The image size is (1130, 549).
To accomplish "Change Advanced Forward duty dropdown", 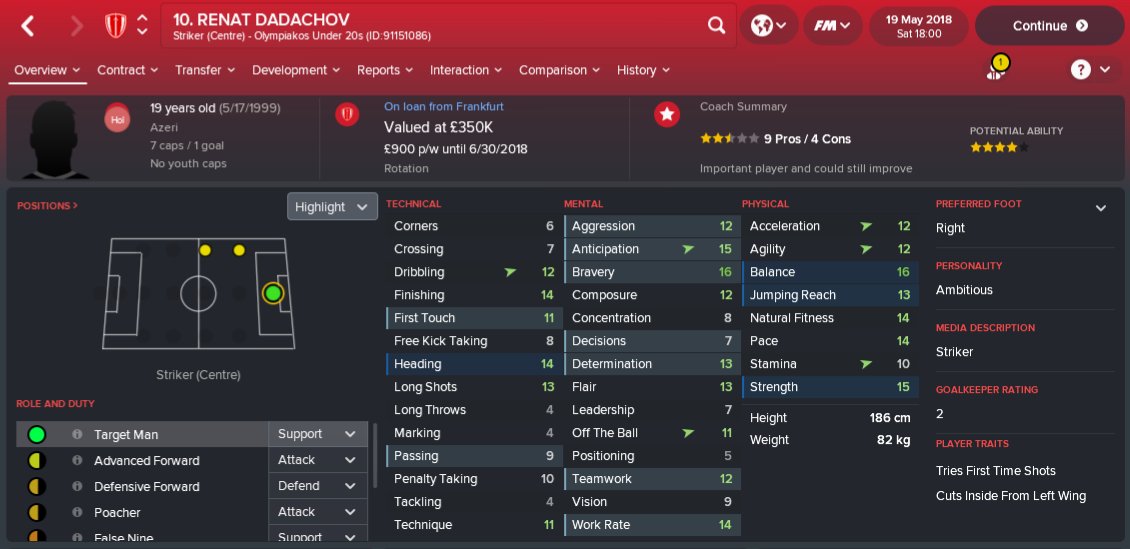I will click(316, 460).
